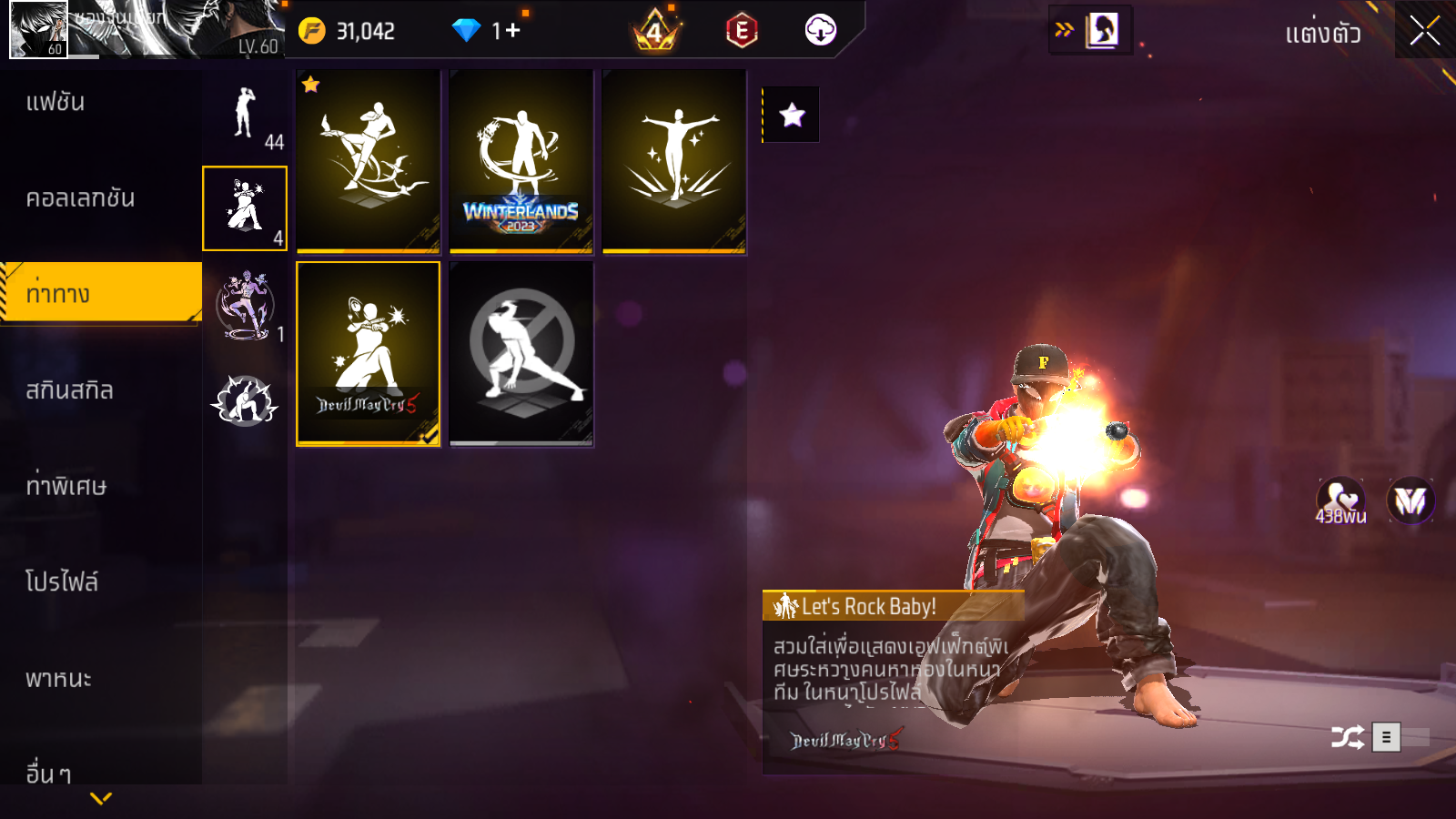Pick the kicking emote with gold star

pyautogui.click(x=369, y=161)
